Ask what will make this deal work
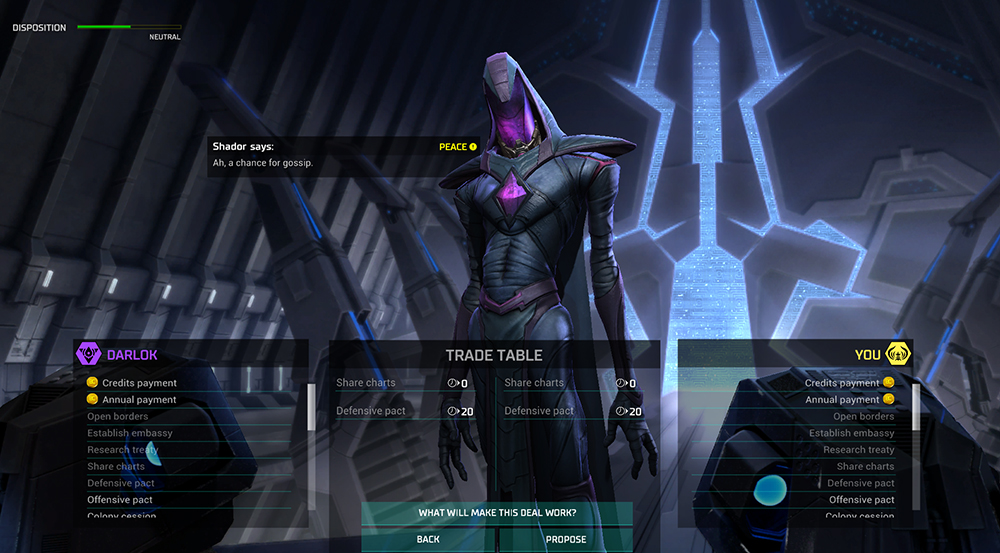Screen dimensions: 1000x553 pos(497,513)
